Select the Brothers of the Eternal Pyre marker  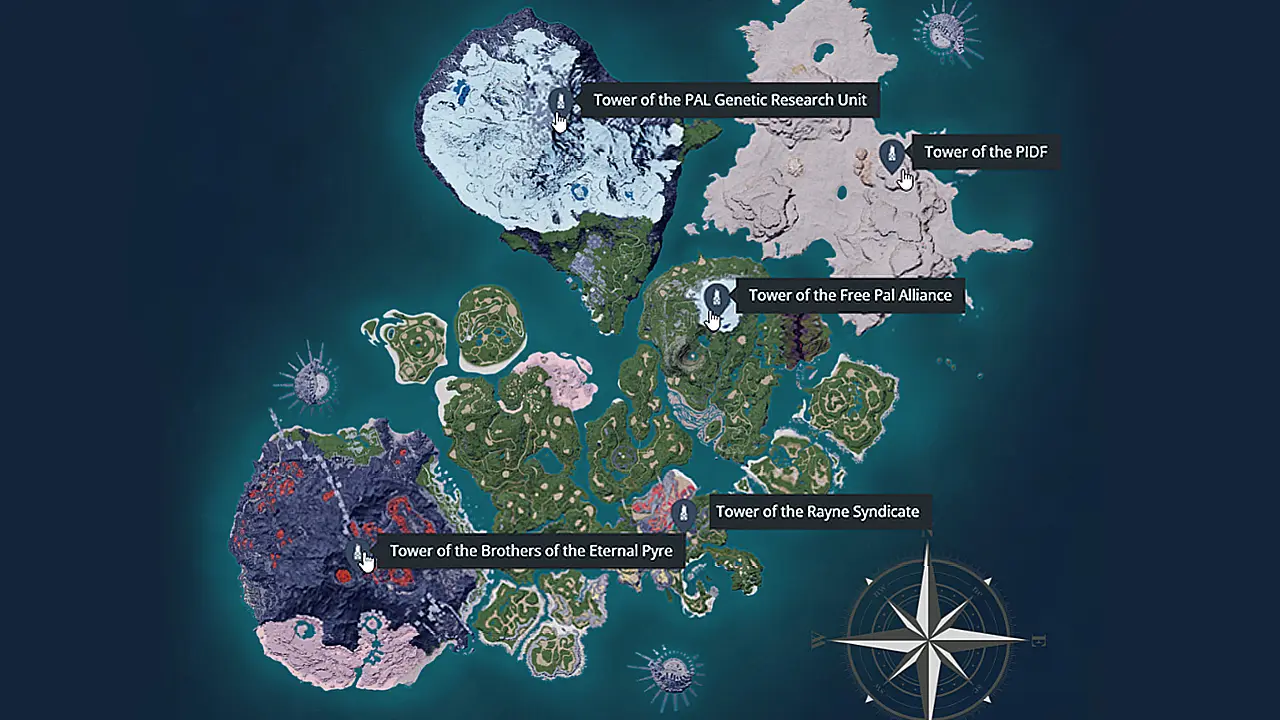point(358,551)
